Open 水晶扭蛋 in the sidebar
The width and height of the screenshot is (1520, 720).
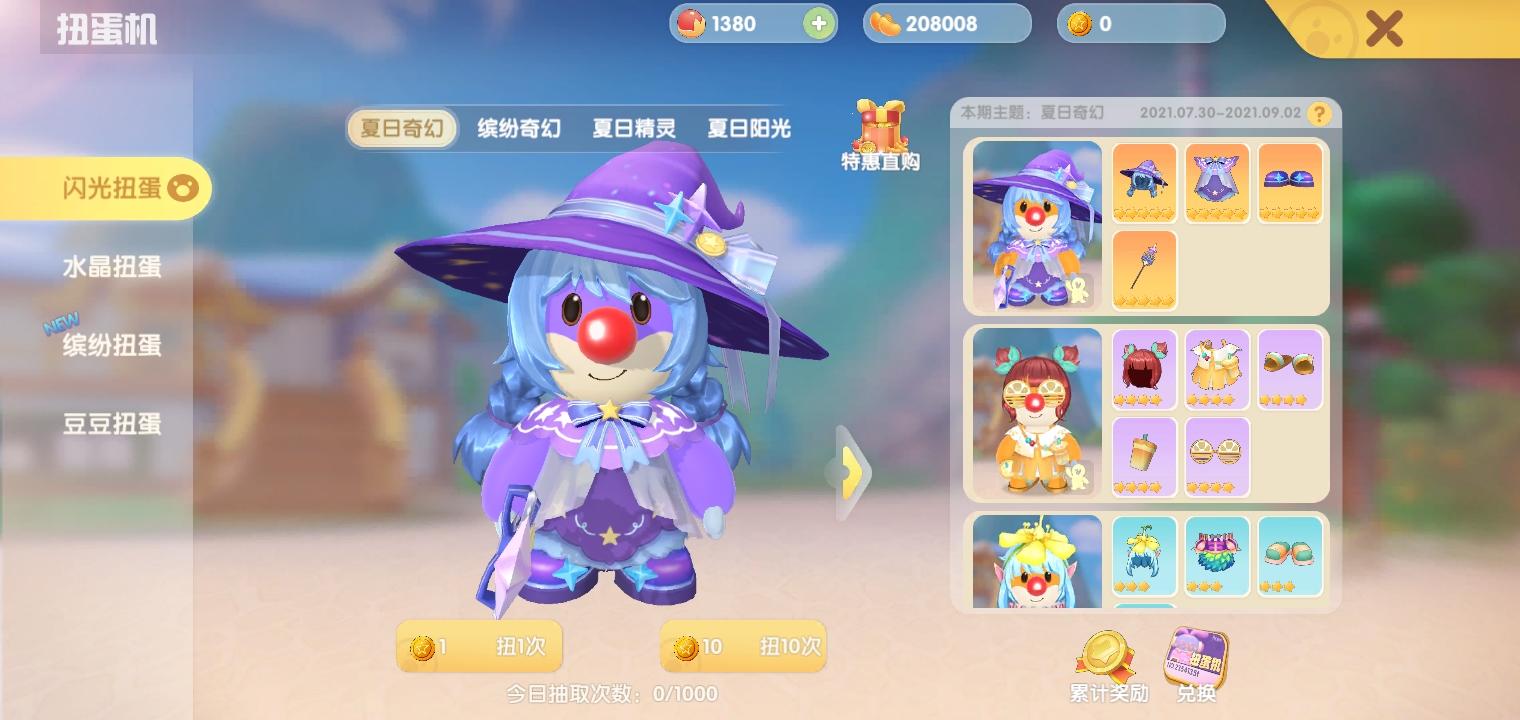[110, 267]
